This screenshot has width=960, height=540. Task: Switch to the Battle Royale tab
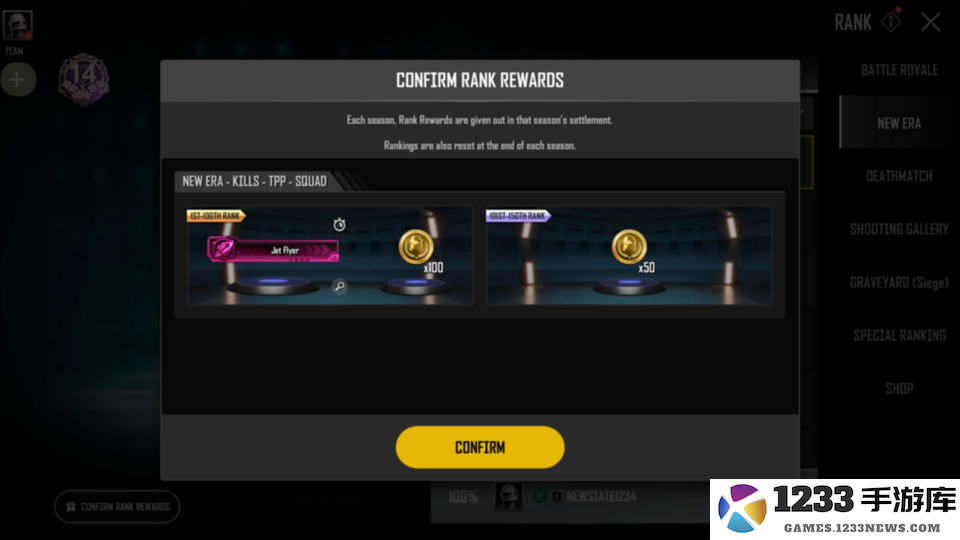coord(899,70)
